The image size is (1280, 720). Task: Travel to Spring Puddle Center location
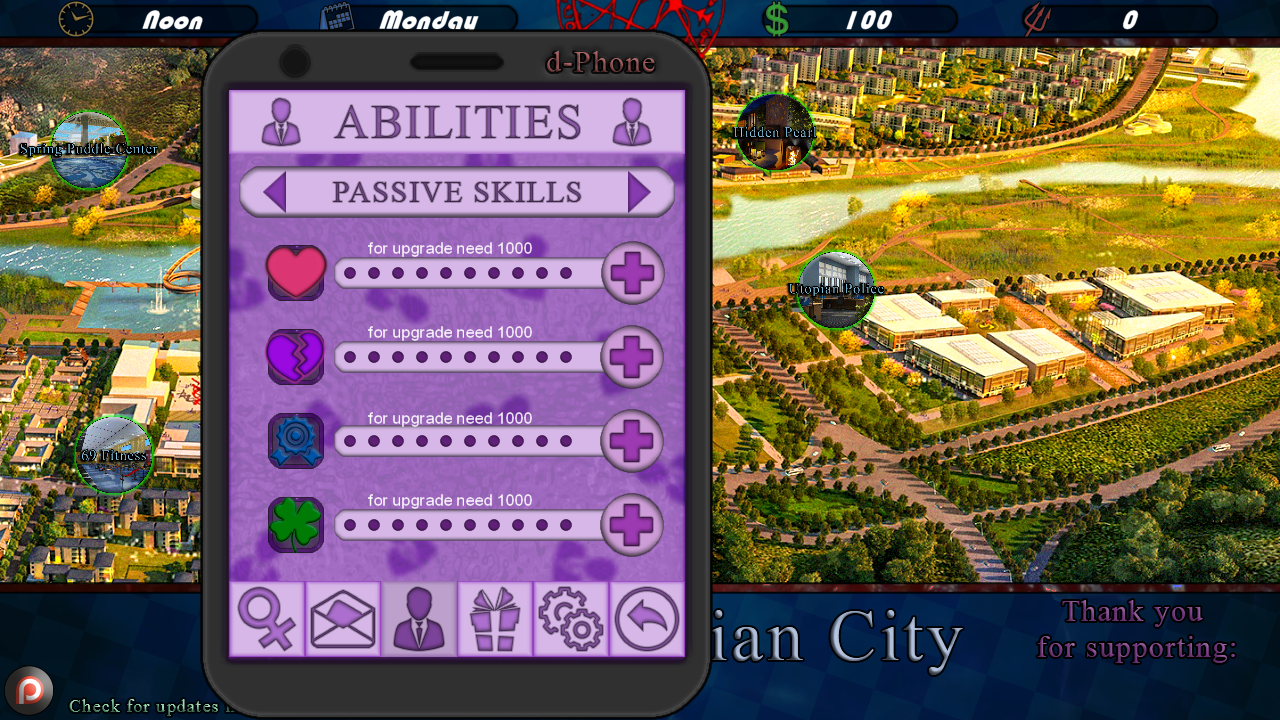coord(89,150)
